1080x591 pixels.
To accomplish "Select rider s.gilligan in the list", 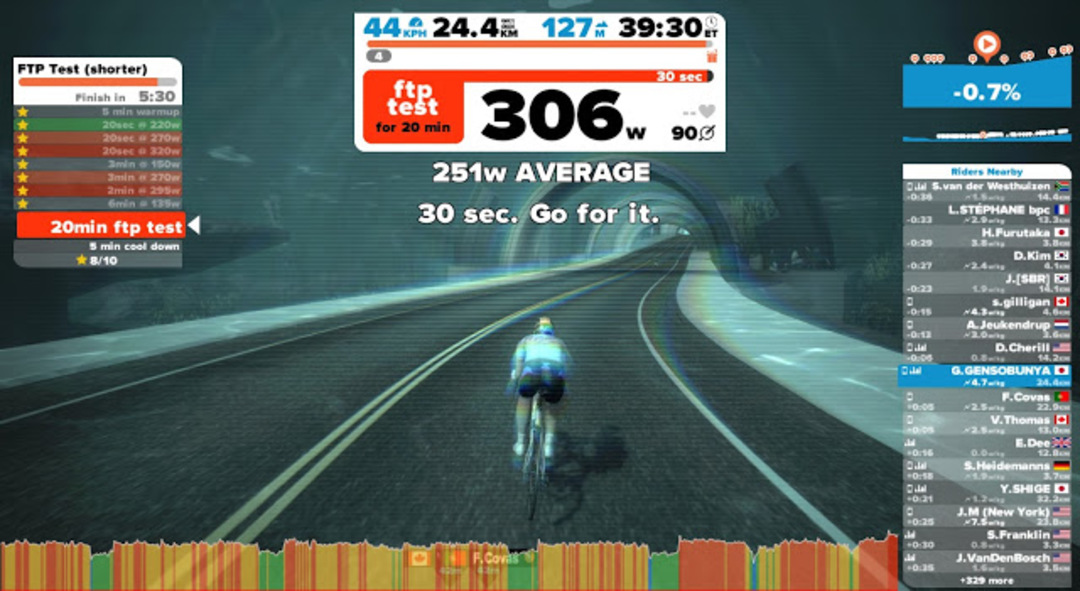I will tap(986, 306).
